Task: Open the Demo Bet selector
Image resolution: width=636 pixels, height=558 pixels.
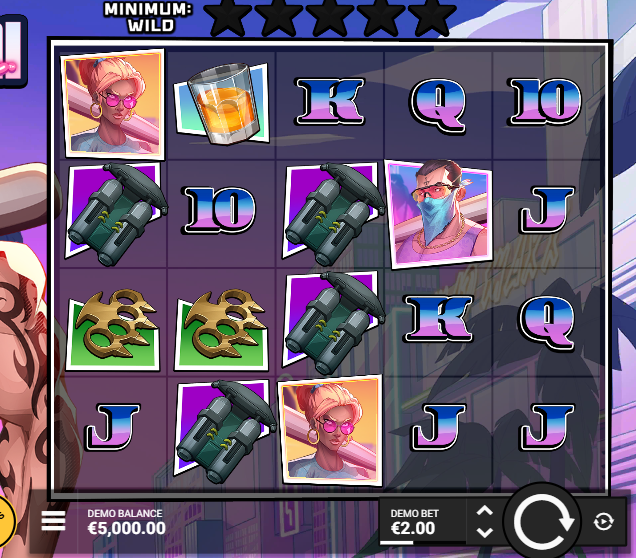Action: pos(422,521)
